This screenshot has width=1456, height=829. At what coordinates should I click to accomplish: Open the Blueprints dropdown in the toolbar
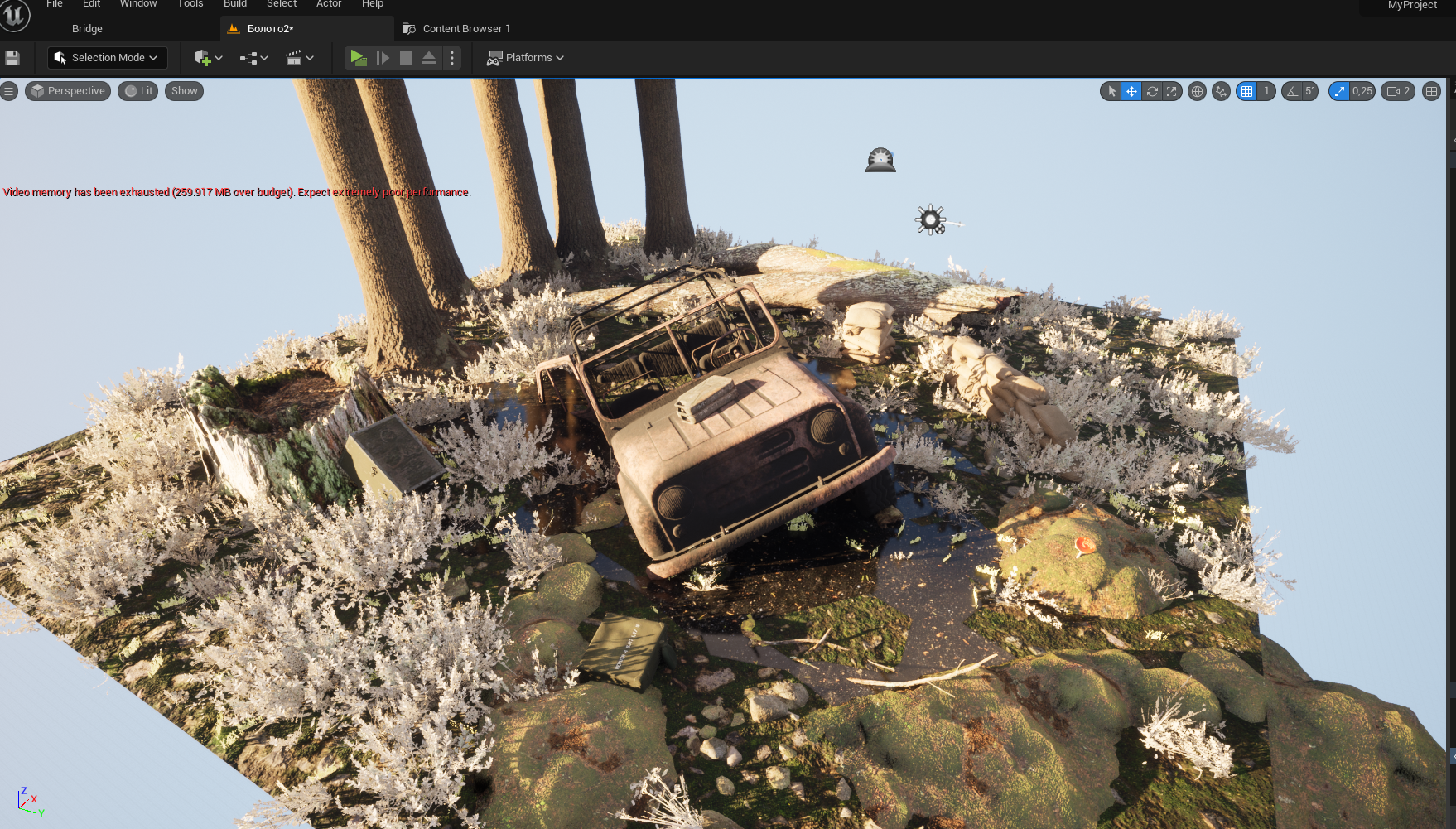(x=253, y=58)
